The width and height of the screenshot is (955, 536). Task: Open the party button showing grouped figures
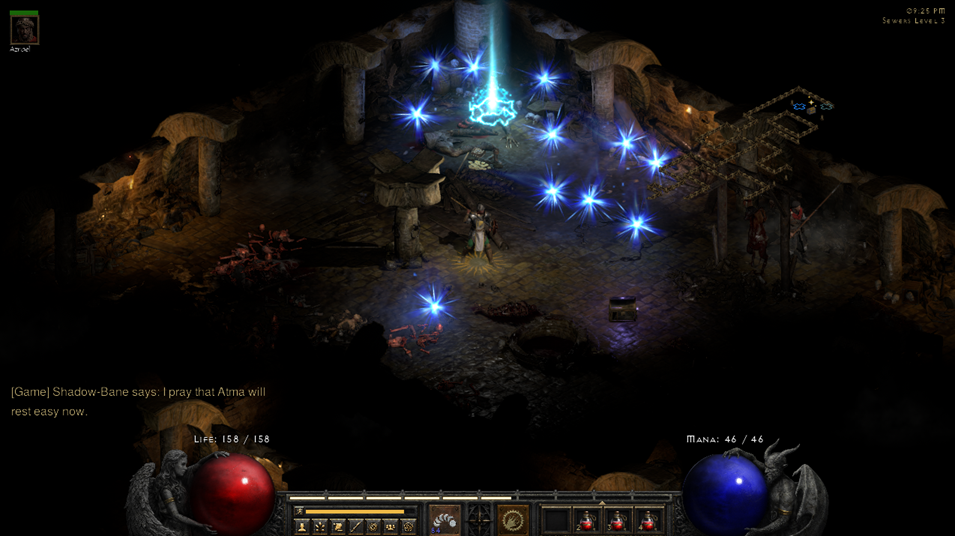click(391, 526)
